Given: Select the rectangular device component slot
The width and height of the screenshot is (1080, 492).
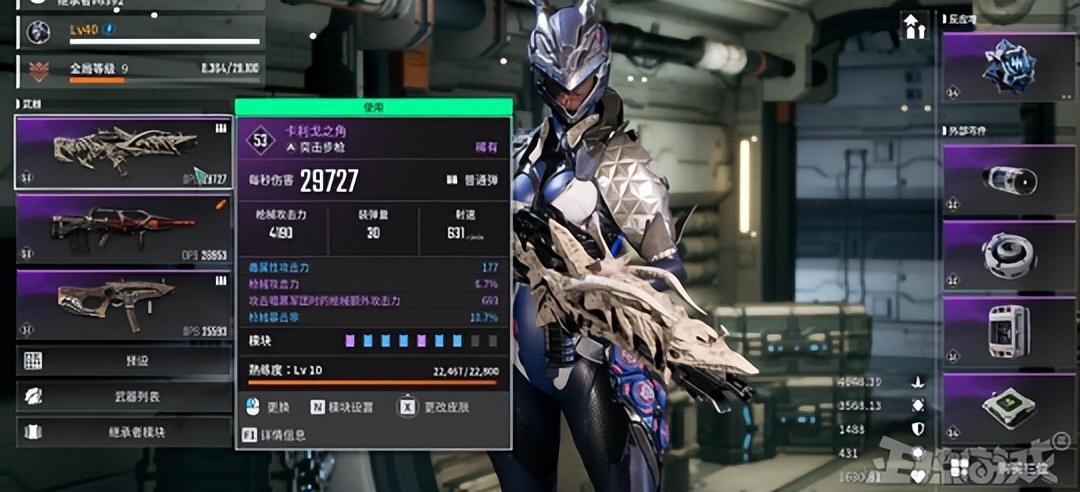Looking at the screenshot, I should 1008,330.
